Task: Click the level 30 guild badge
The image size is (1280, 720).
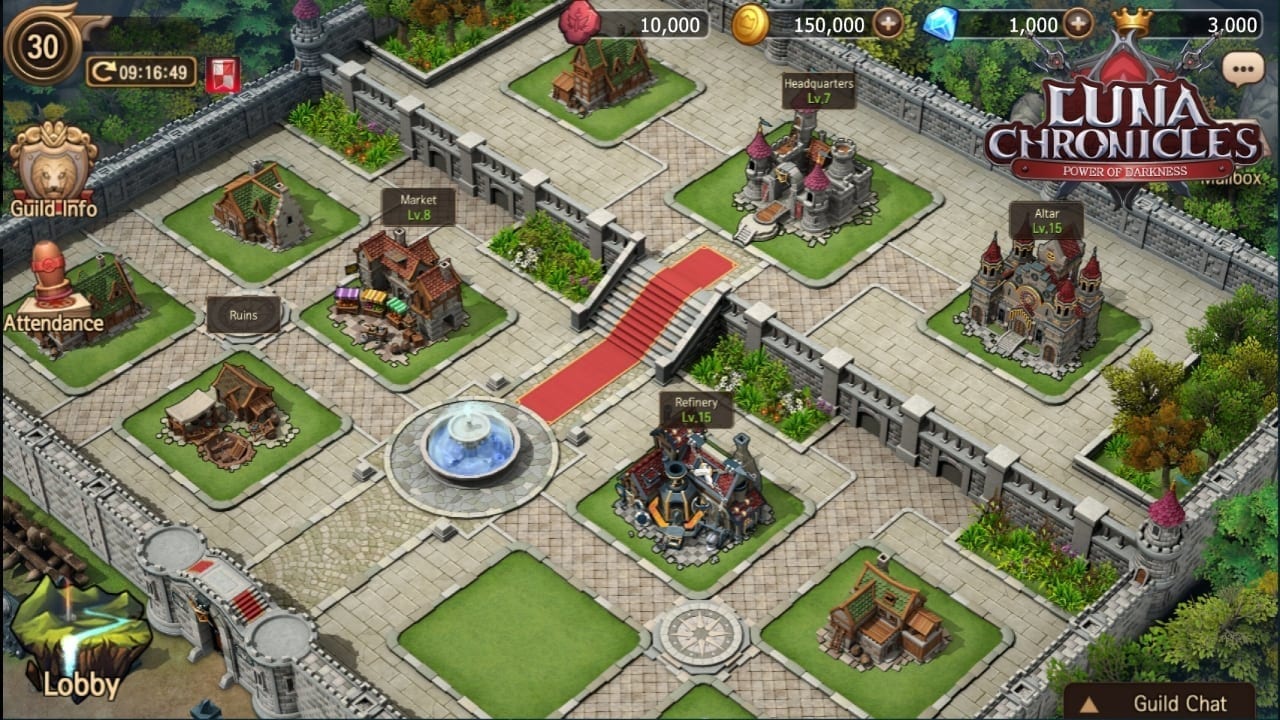Action: click(42, 45)
